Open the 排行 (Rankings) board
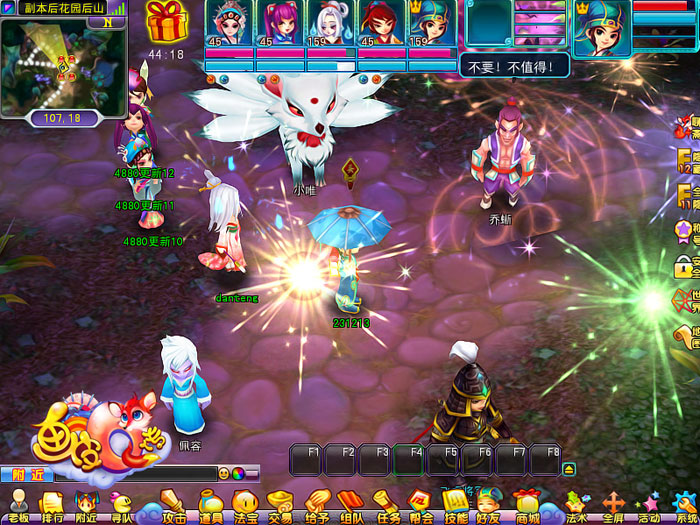The width and height of the screenshot is (700, 525). point(52,505)
